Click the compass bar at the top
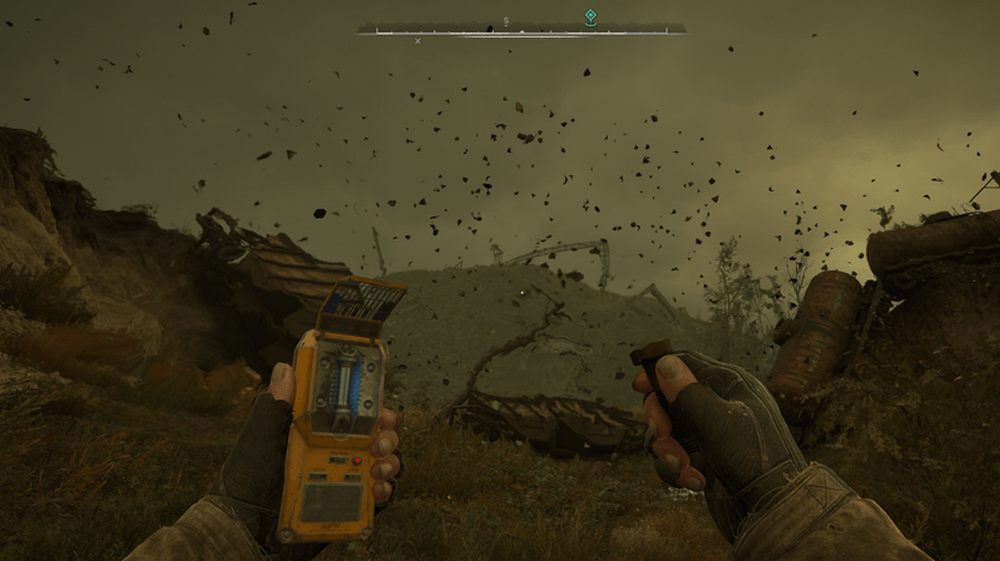 tap(520, 30)
